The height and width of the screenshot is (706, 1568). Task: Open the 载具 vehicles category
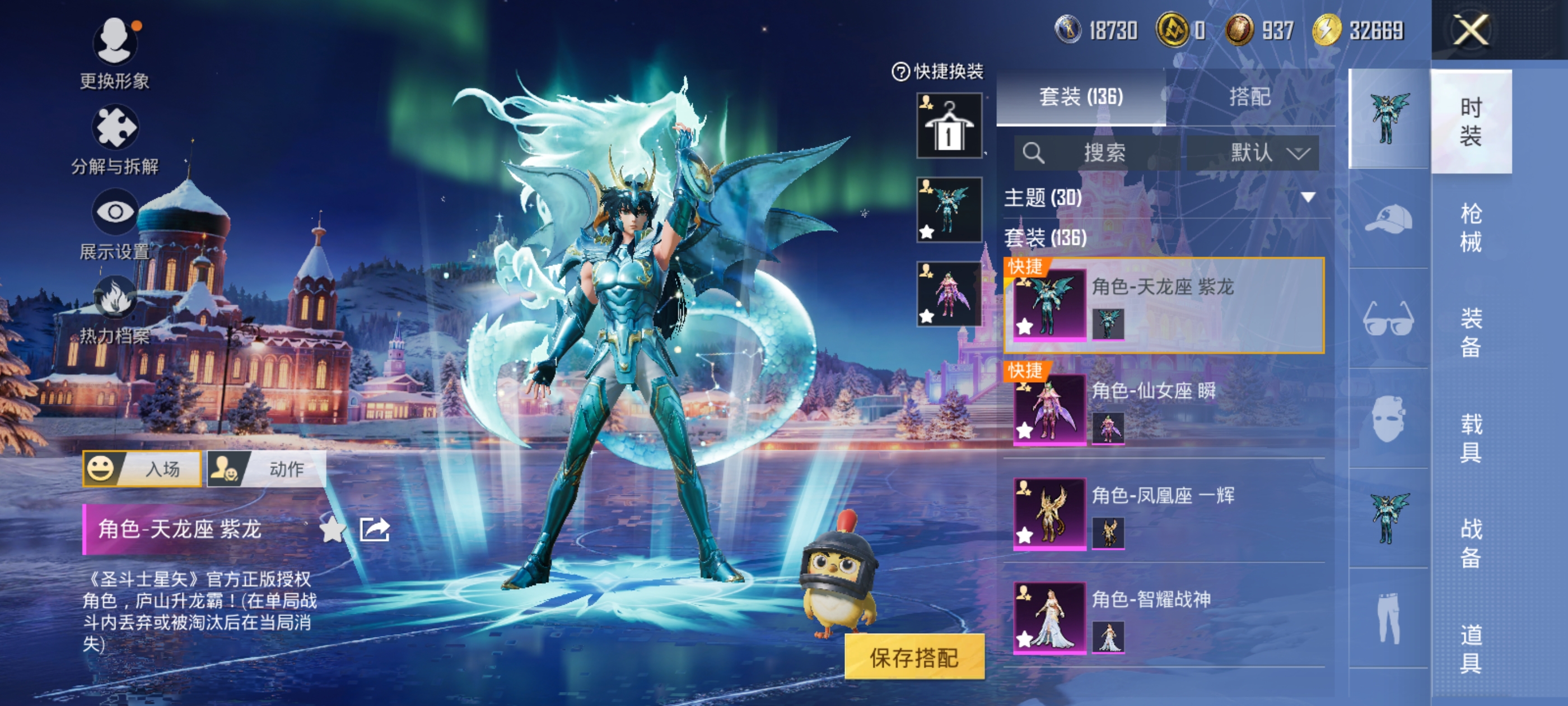(1470, 438)
